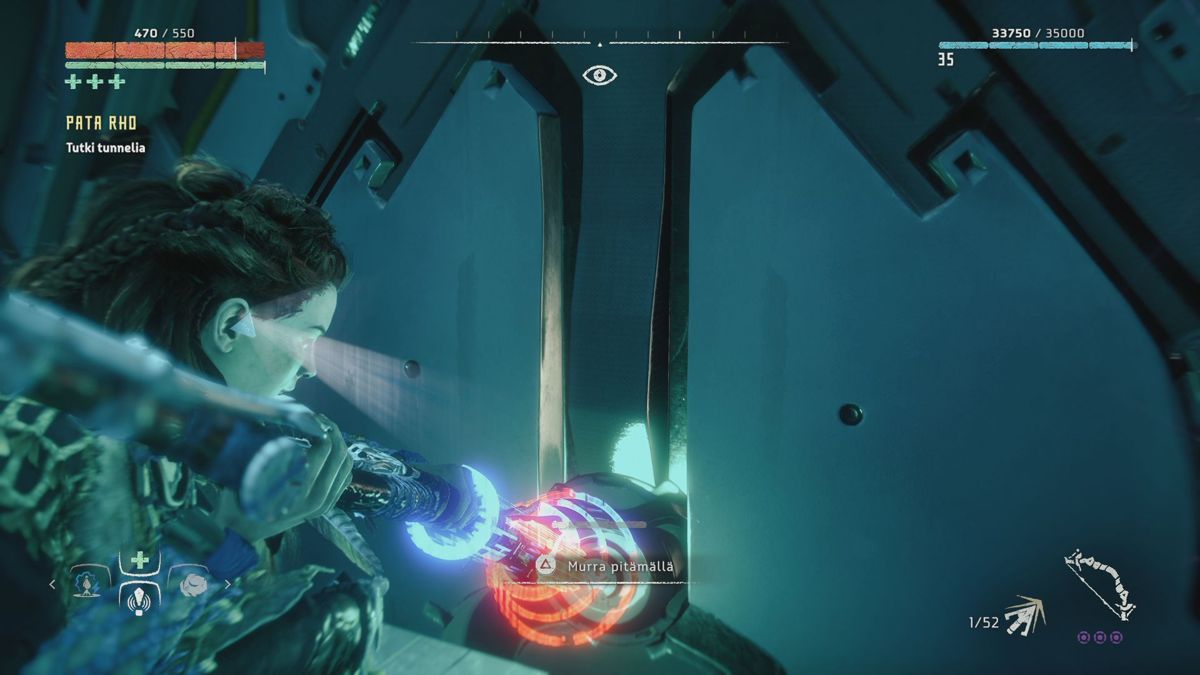Open the Pata Rho quest tracker
This screenshot has width=1200, height=675.
pyautogui.click(x=101, y=123)
